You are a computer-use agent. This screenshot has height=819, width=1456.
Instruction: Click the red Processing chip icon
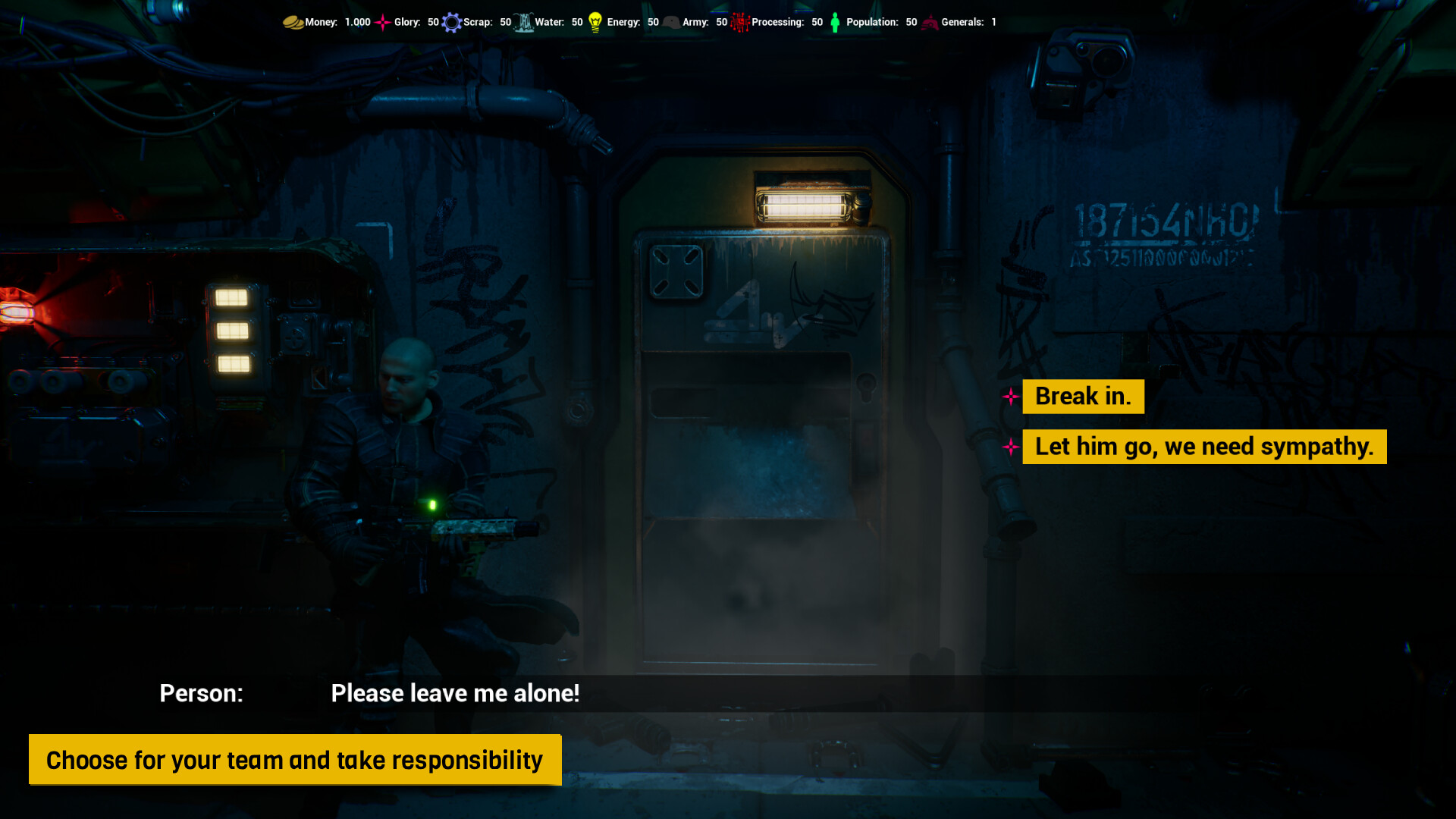click(739, 22)
